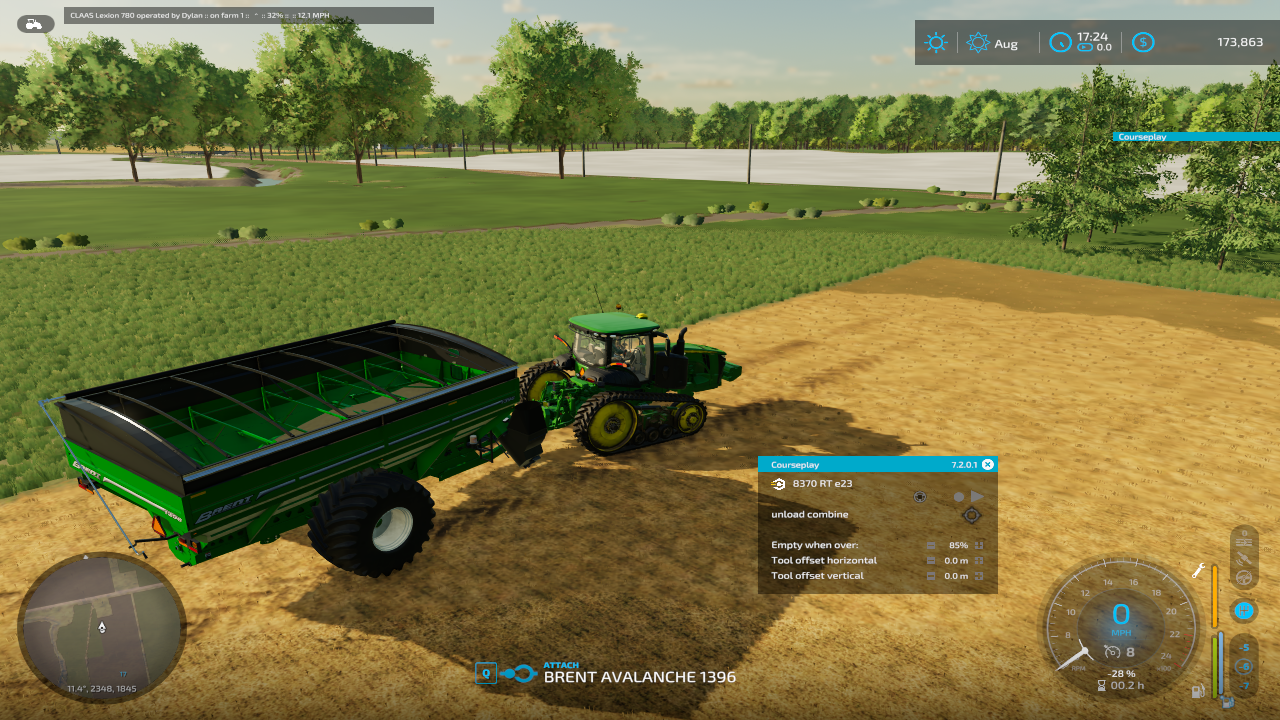Lower the Tool offset horizontal value
Image resolution: width=1280 pixels, height=720 pixels.
pos(931,561)
